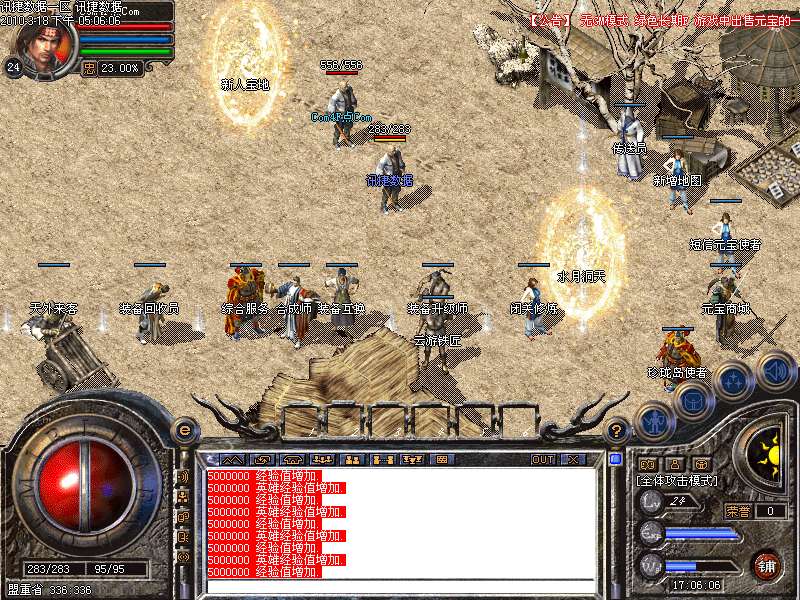Click the small grid icon on chat toolbar
Viewport: 800px width, 600px height.
[x=440, y=460]
